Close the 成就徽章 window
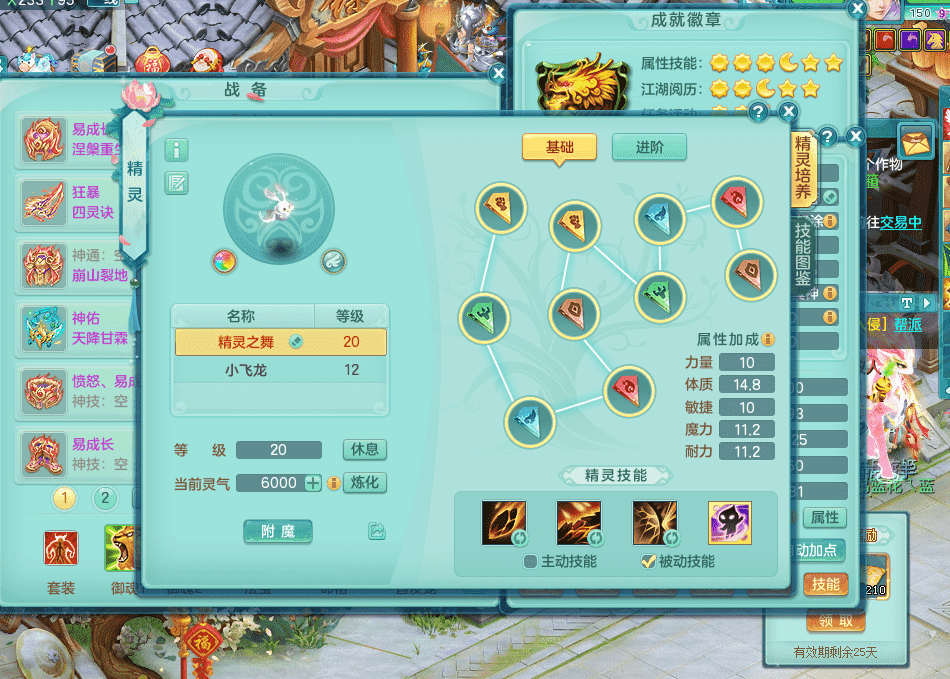 tap(857, 9)
